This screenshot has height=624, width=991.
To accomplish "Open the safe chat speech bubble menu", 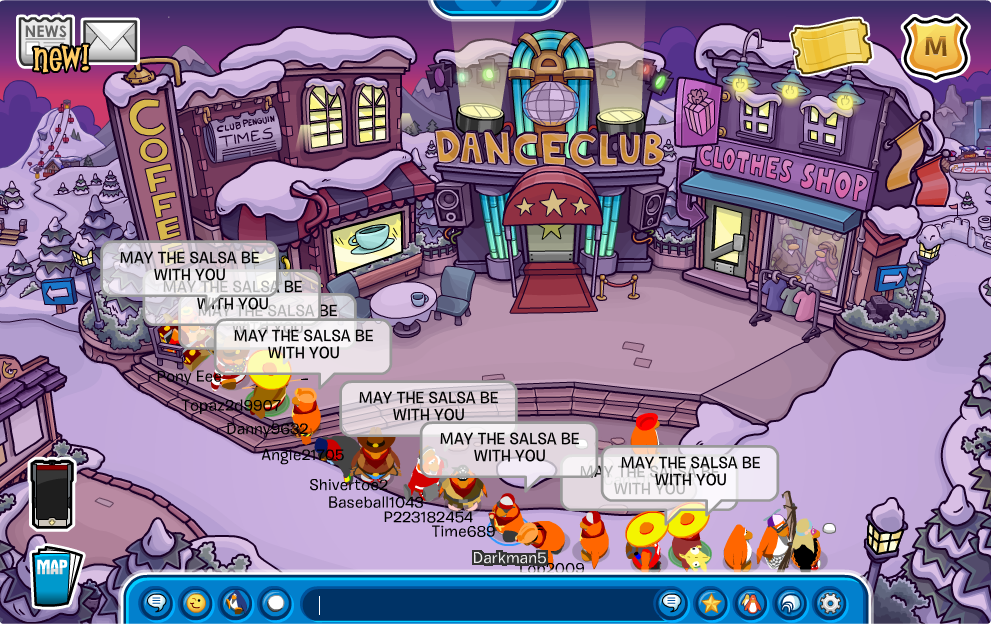I will point(157,603).
